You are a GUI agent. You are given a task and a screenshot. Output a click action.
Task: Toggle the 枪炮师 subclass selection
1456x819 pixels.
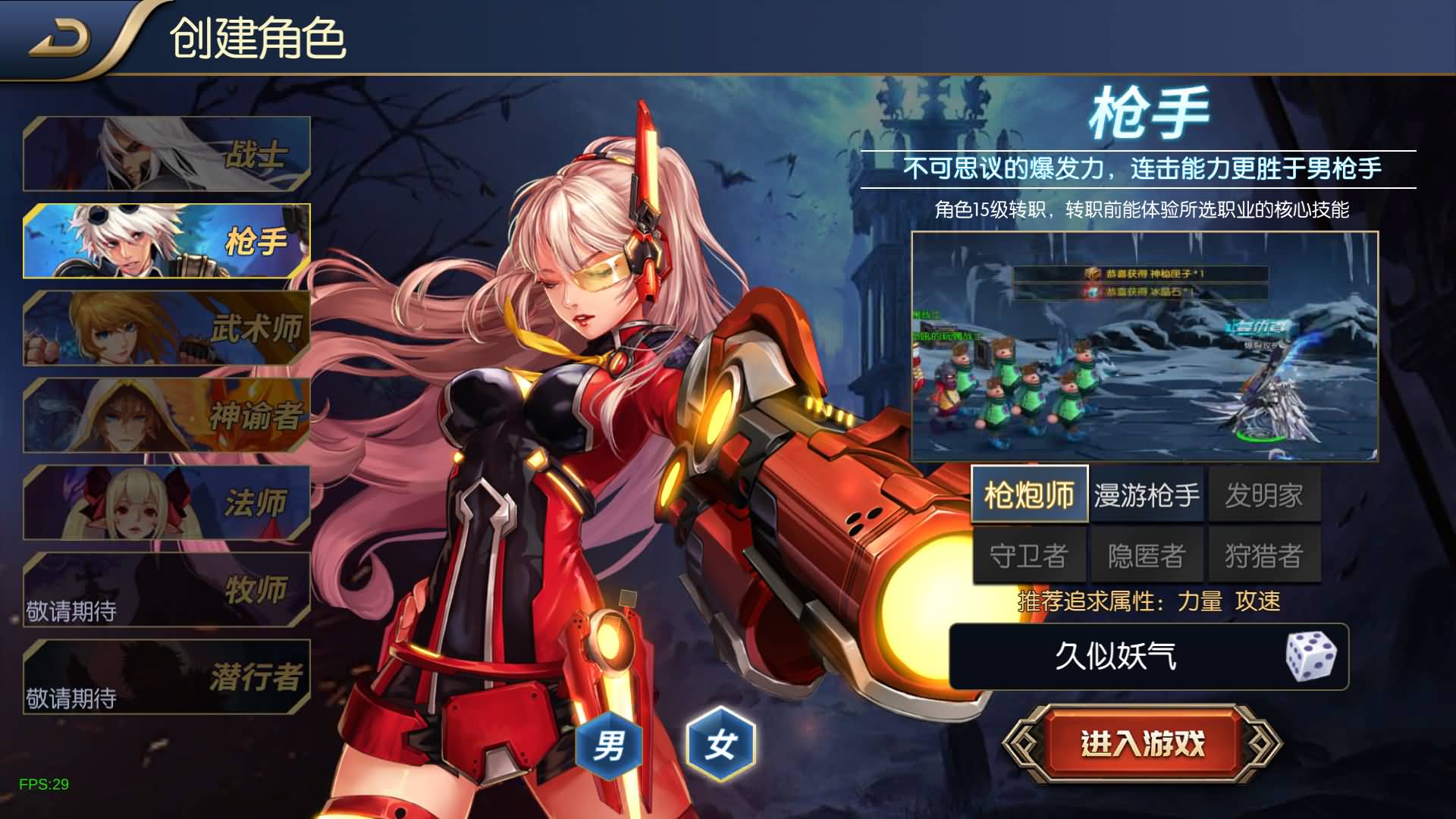click(1028, 494)
